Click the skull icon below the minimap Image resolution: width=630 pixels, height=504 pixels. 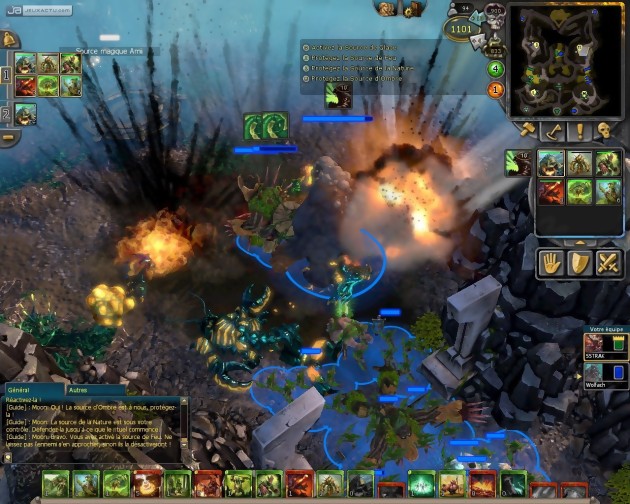click(x=603, y=131)
